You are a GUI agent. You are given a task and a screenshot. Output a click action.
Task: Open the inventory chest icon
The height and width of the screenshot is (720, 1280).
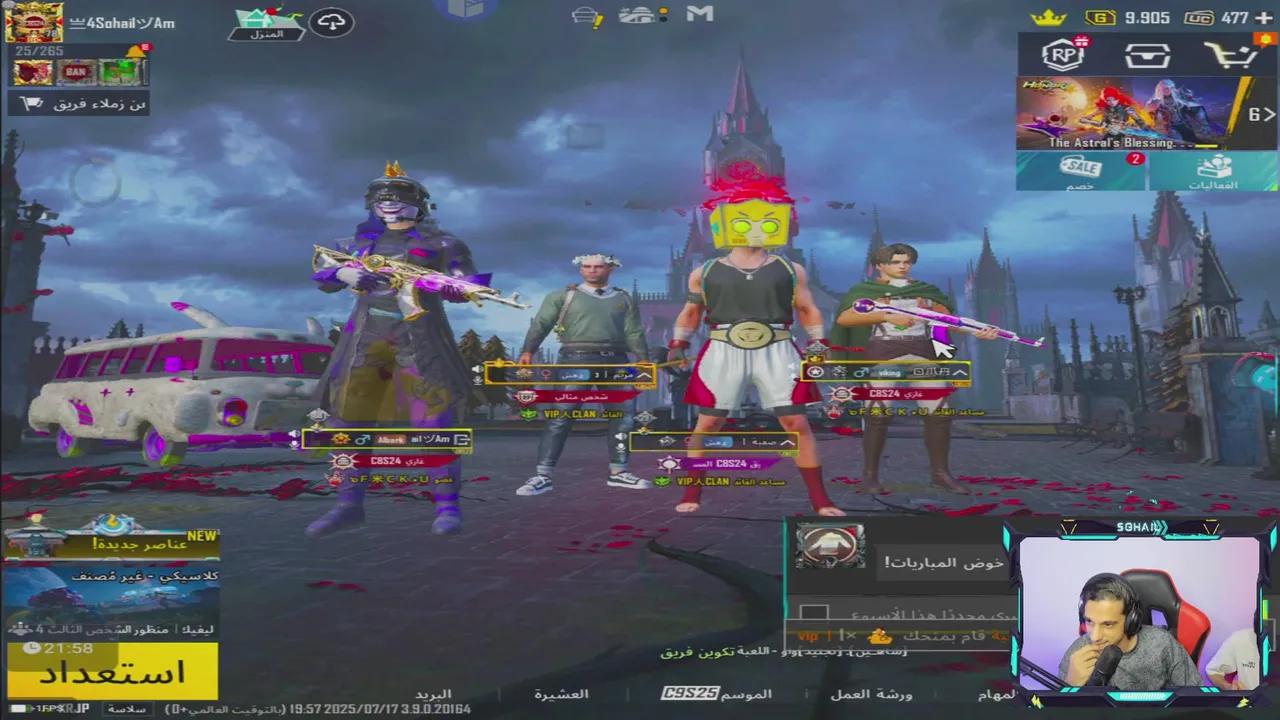click(x=1148, y=56)
